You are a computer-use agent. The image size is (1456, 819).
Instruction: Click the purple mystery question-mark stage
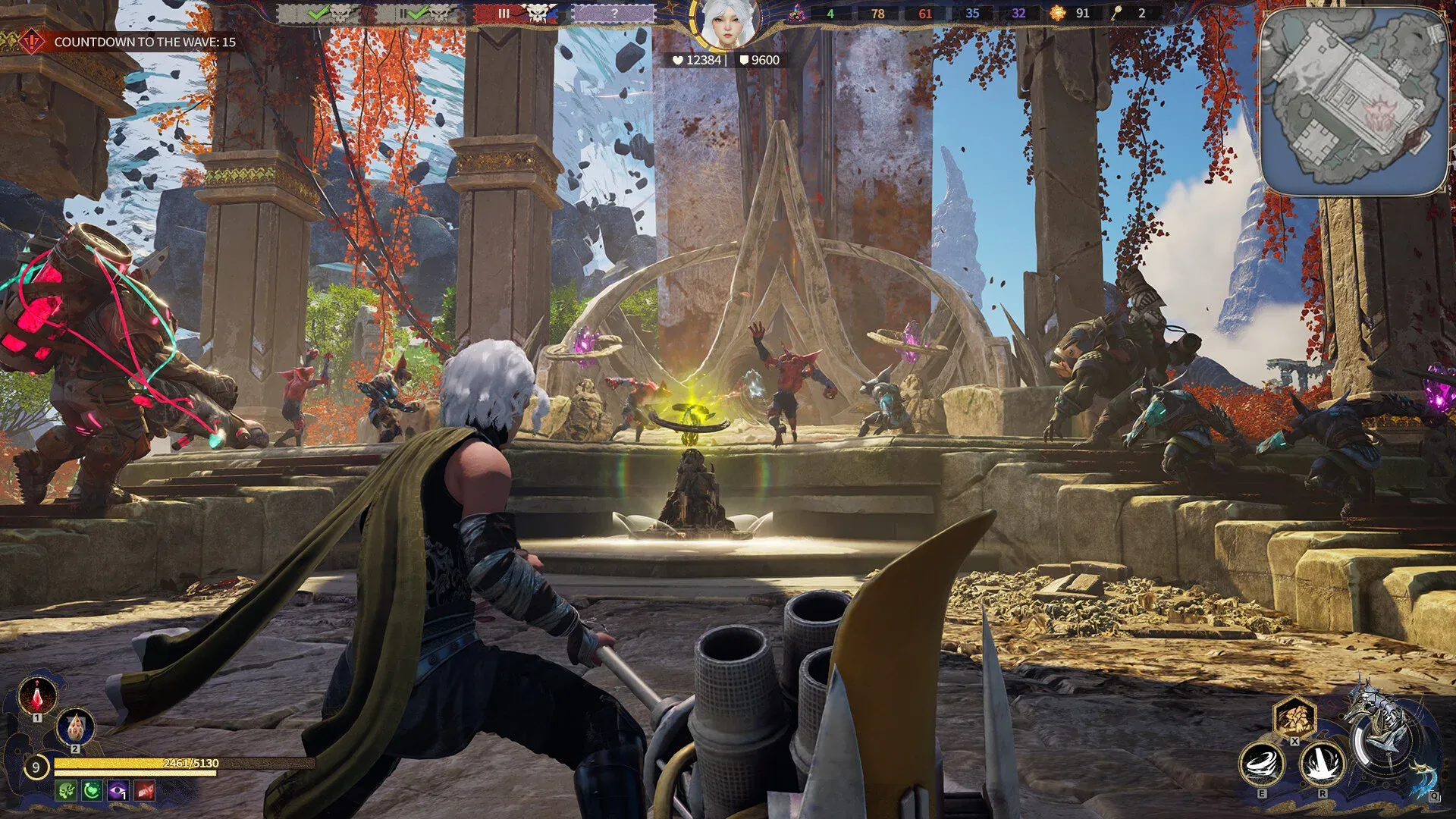613,14
